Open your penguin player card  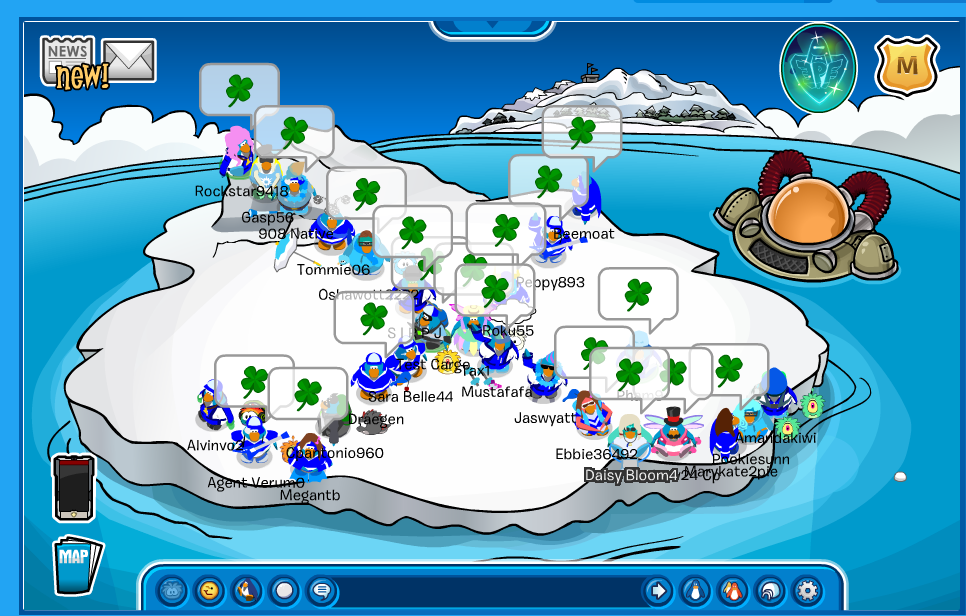pos(694,590)
